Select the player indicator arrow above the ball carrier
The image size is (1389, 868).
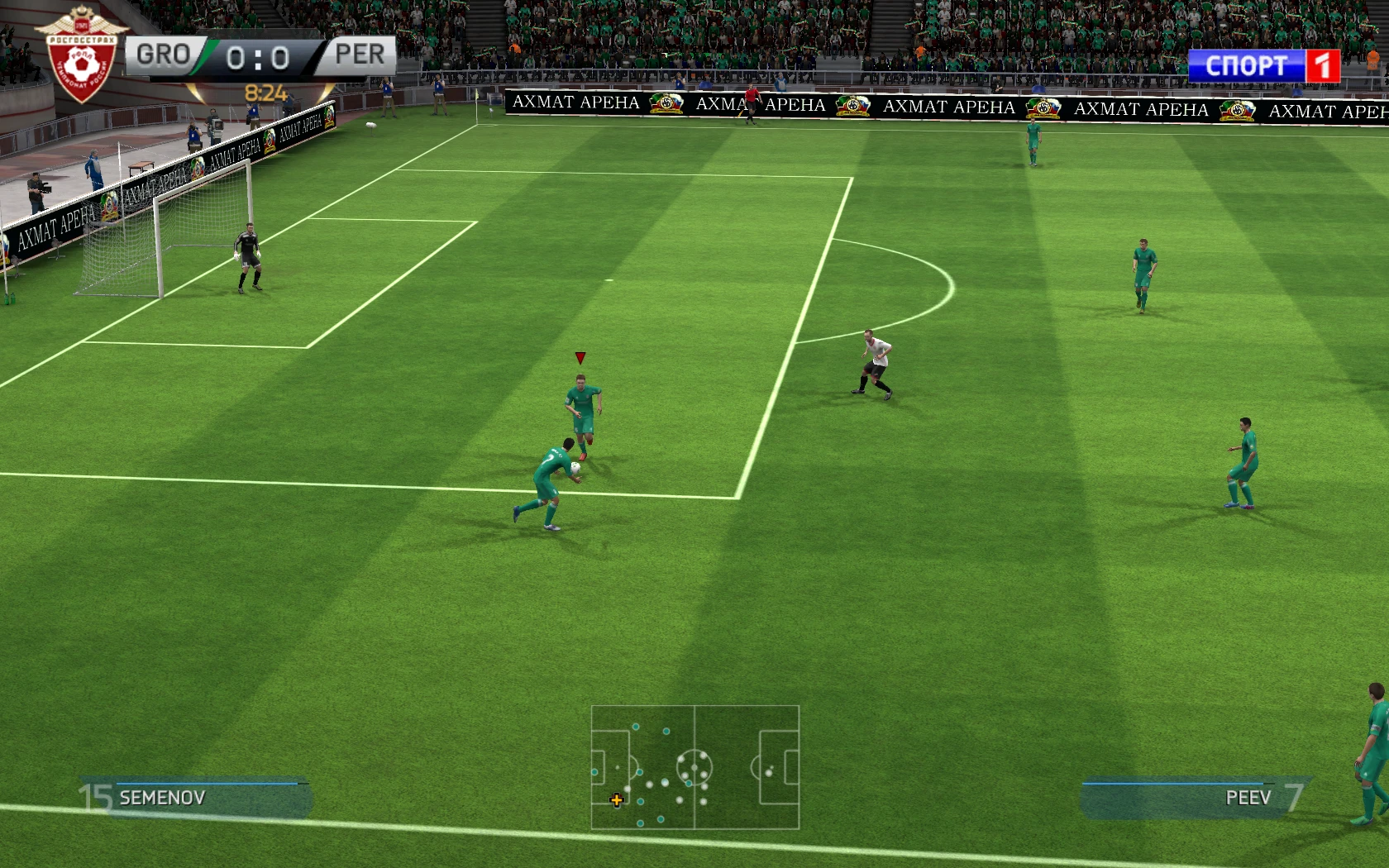(580, 355)
